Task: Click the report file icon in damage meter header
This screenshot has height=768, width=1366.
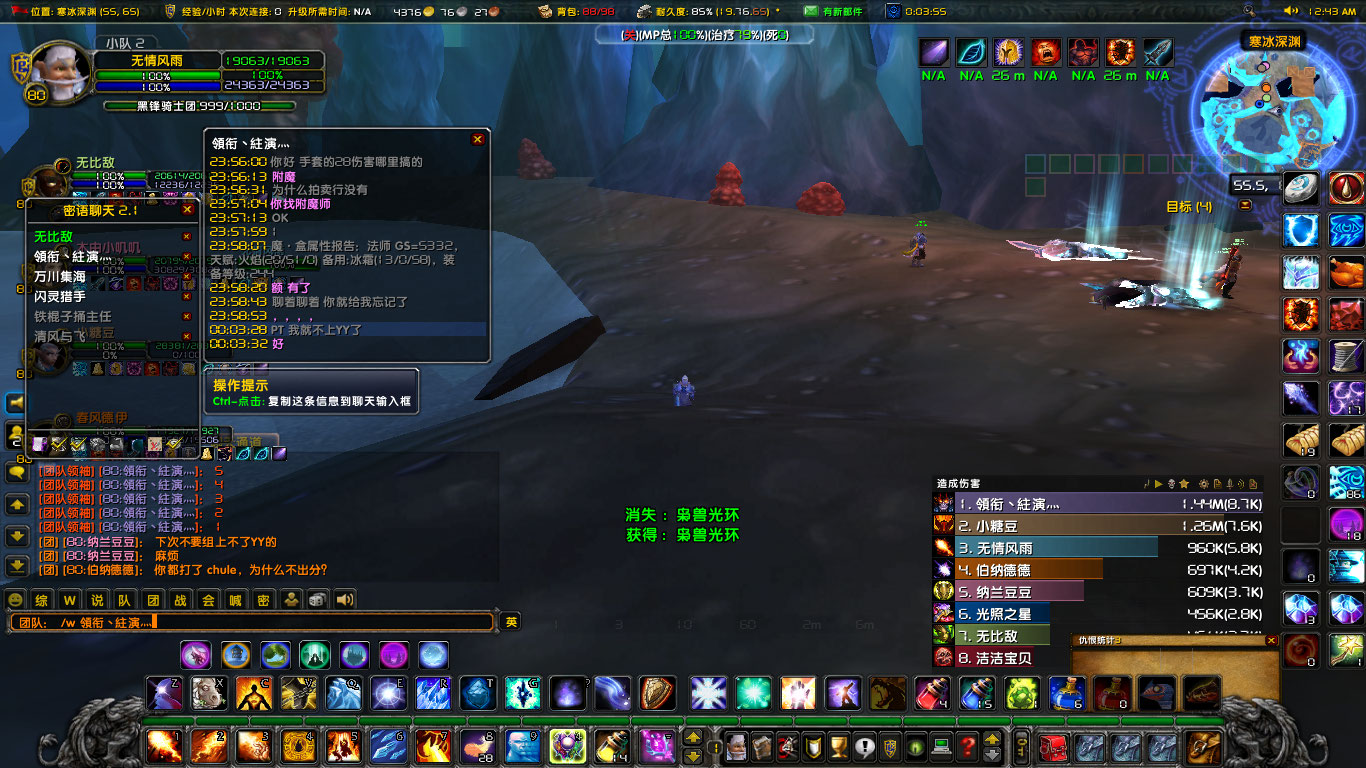Action: click(1217, 484)
